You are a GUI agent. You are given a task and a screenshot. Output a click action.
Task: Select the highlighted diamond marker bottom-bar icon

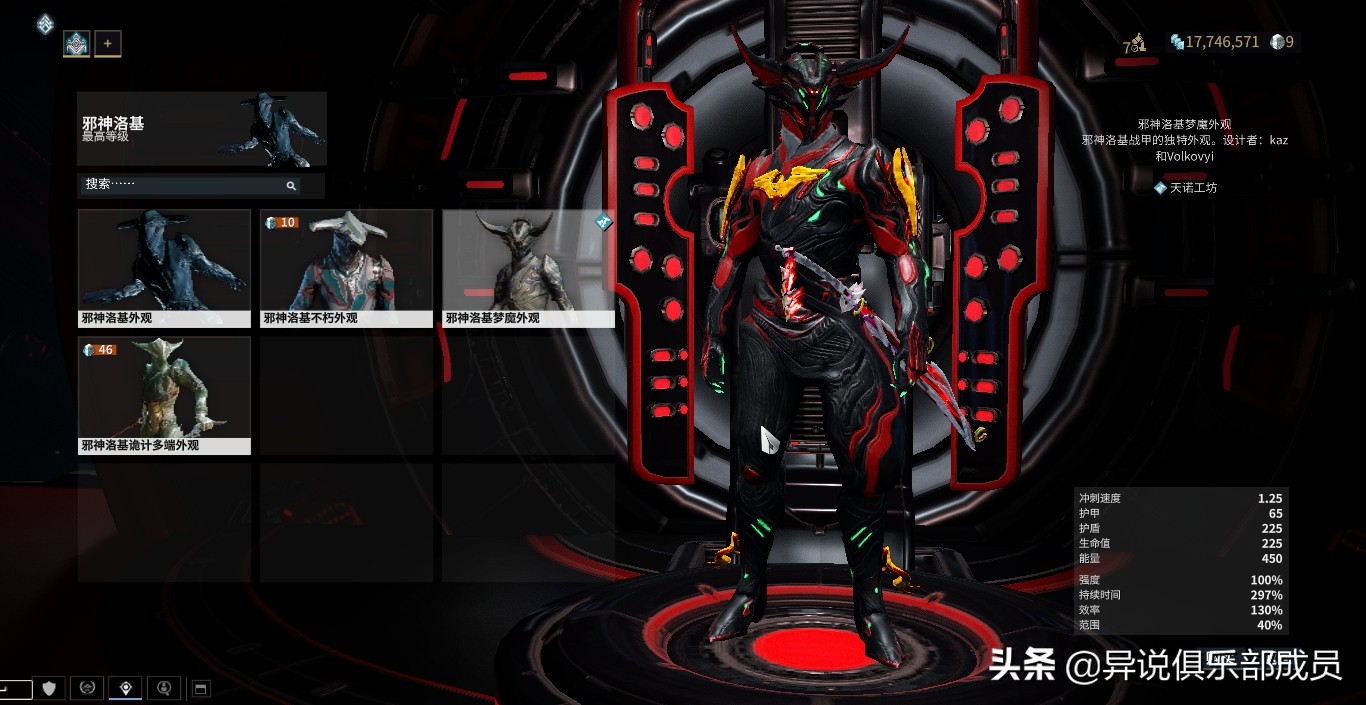pyautogui.click(x=125, y=688)
